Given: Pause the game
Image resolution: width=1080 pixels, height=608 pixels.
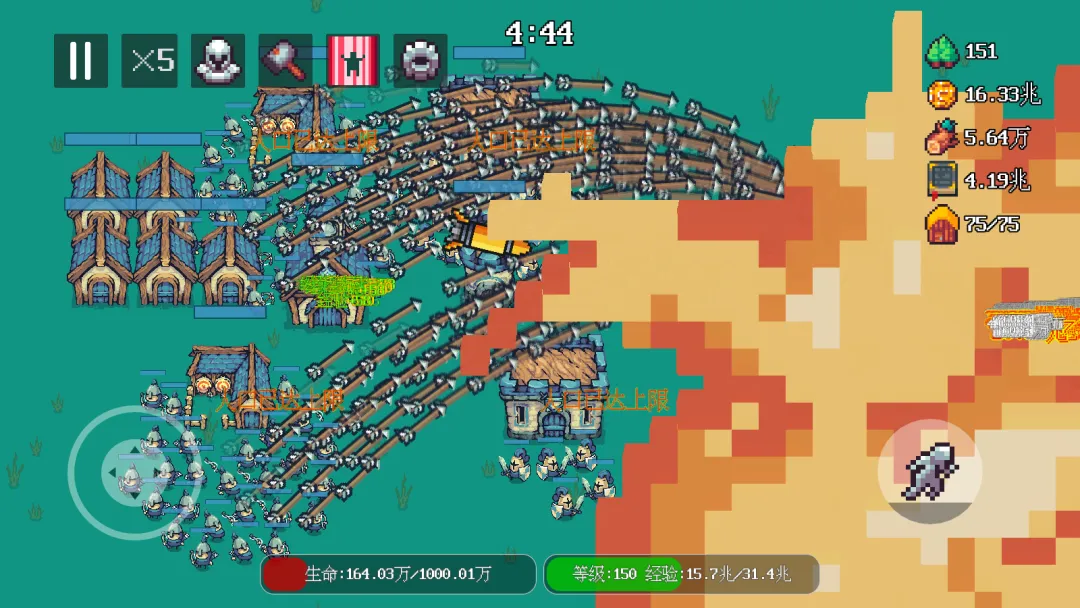Looking at the screenshot, I should (x=81, y=61).
